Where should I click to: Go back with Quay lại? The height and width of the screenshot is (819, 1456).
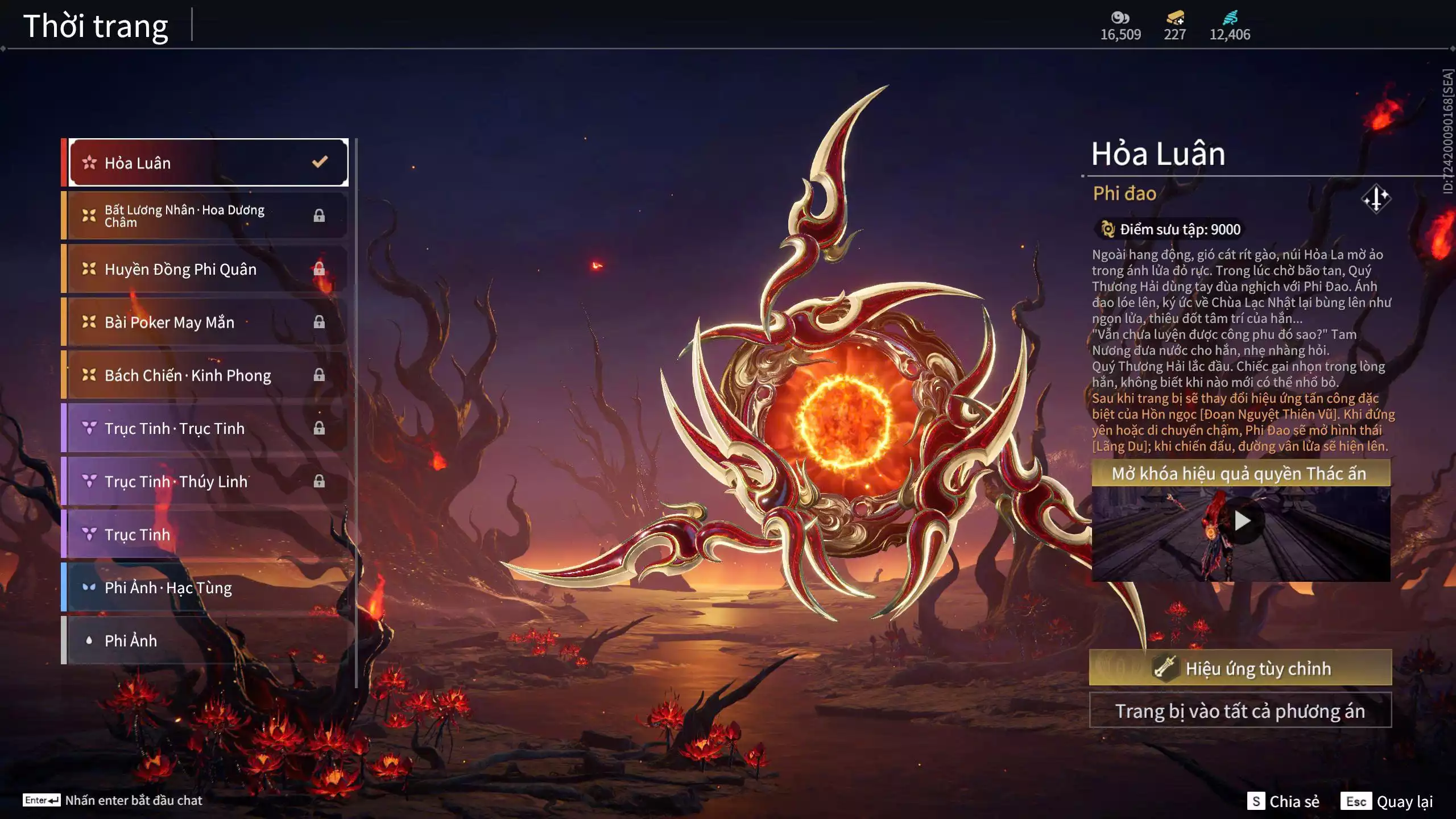(x=1387, y=801)
